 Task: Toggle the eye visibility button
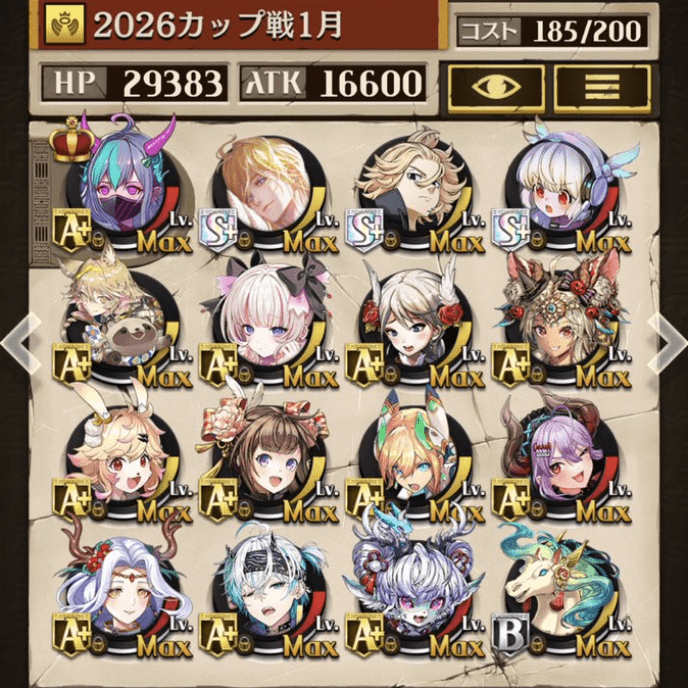coord(496,87)
